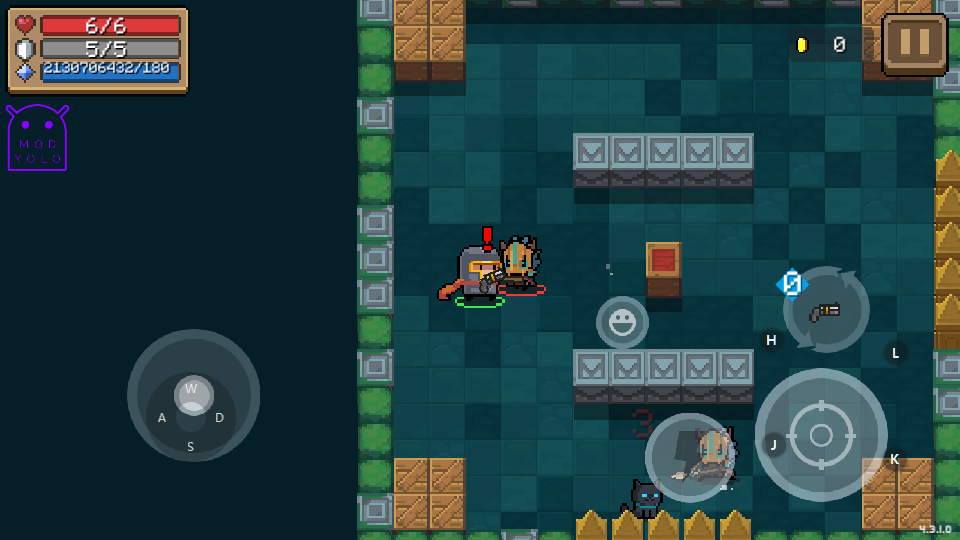Pause the game with the top-right button
The image size is (960, 540).
tap(914, 45)
